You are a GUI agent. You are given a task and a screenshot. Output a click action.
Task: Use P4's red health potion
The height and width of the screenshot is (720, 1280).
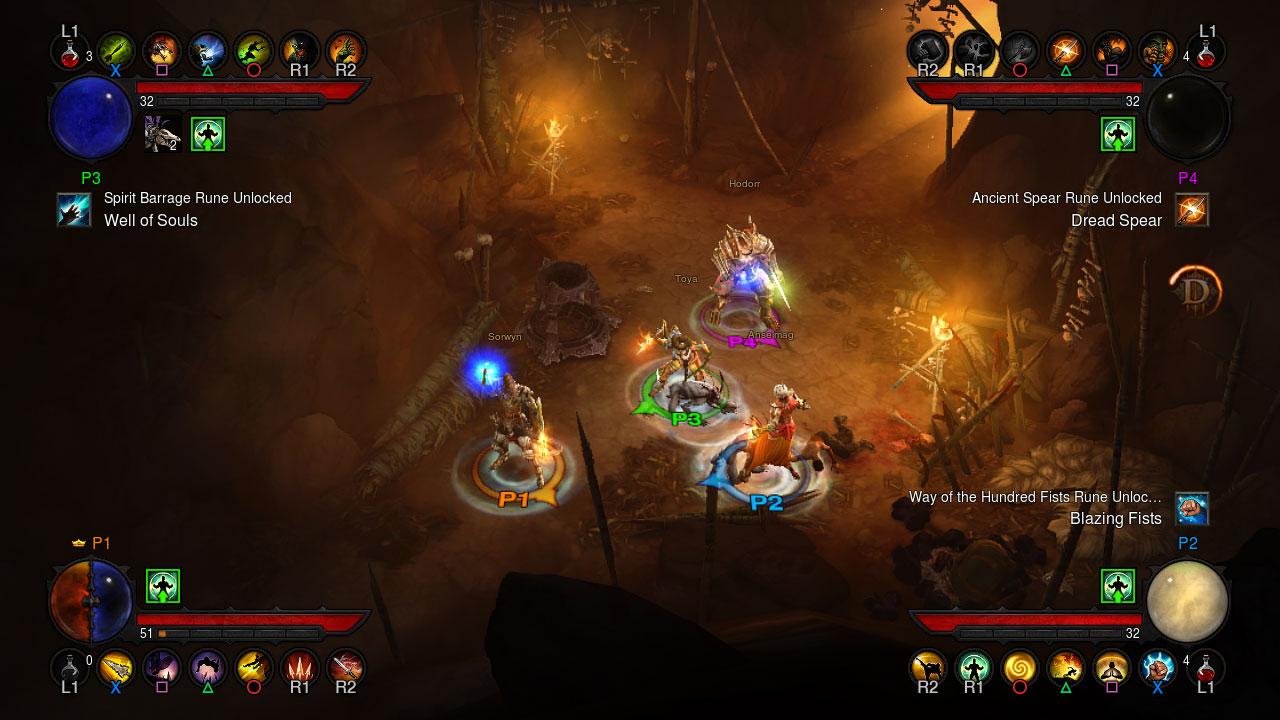pos(1206,50)
